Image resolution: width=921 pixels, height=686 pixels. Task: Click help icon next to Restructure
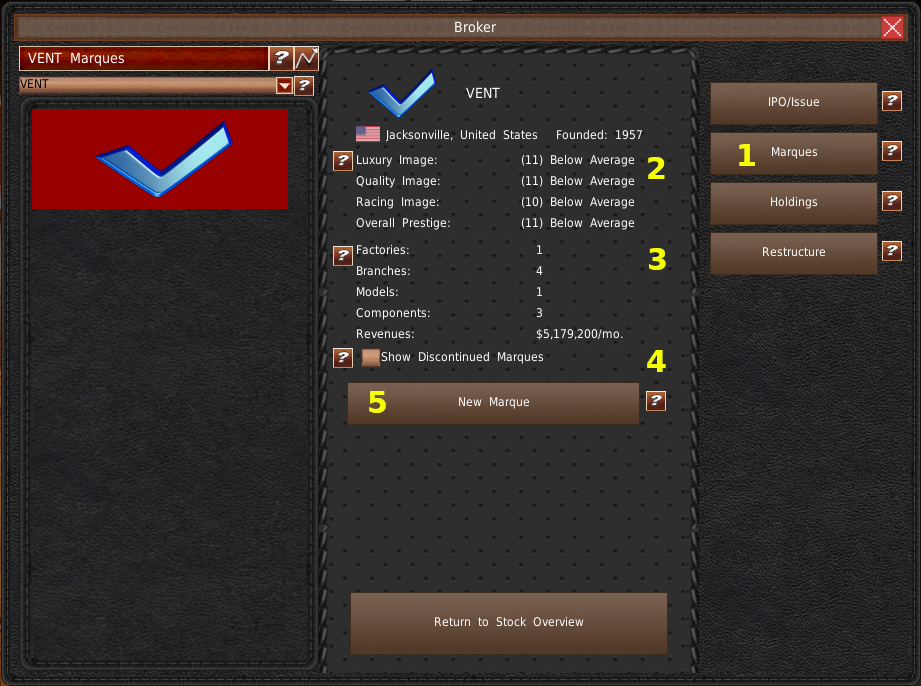892,251
